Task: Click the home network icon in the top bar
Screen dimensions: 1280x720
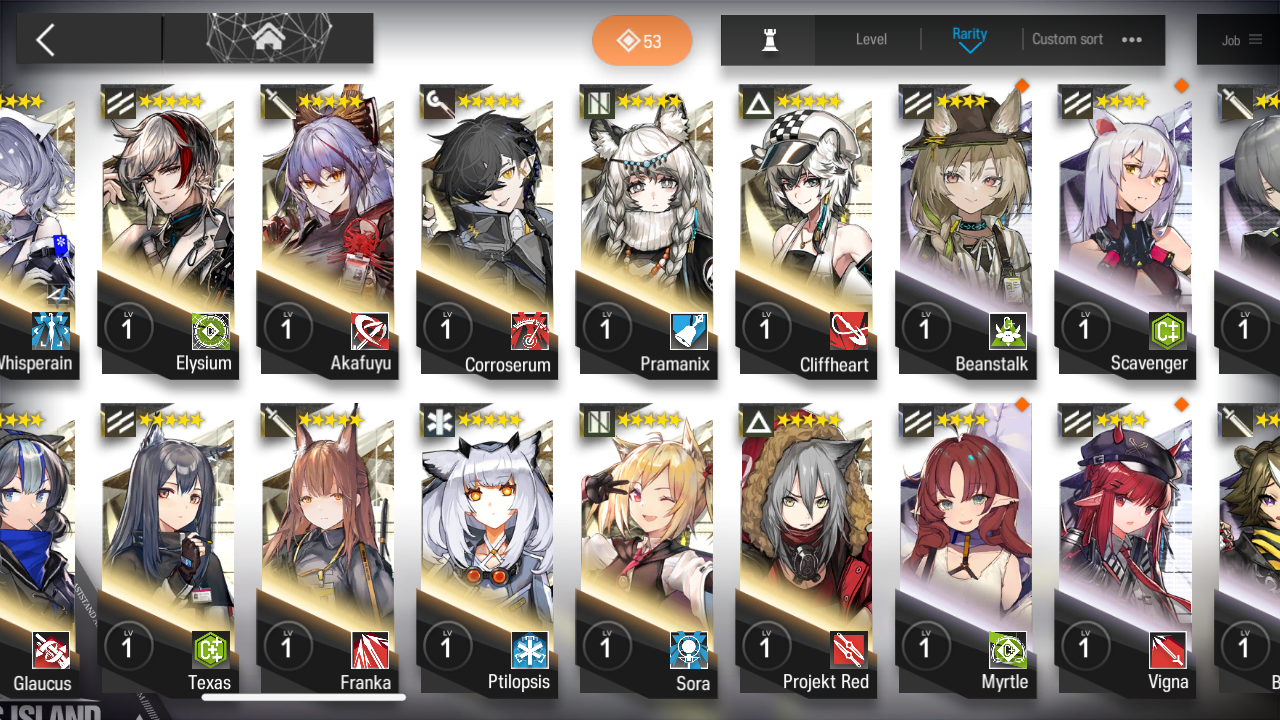Action: coord(267,38)
